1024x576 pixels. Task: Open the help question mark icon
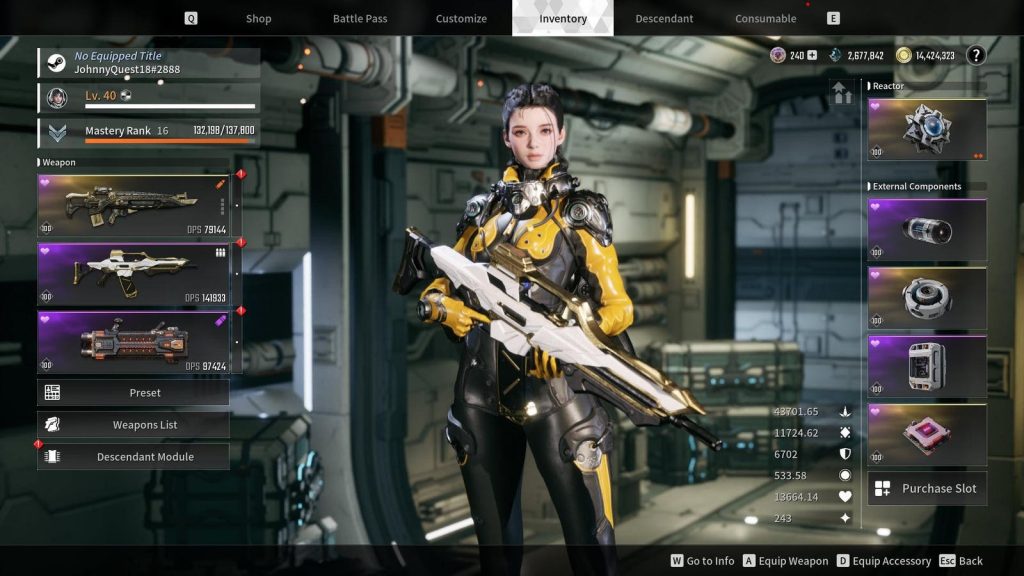click(976, 55)
